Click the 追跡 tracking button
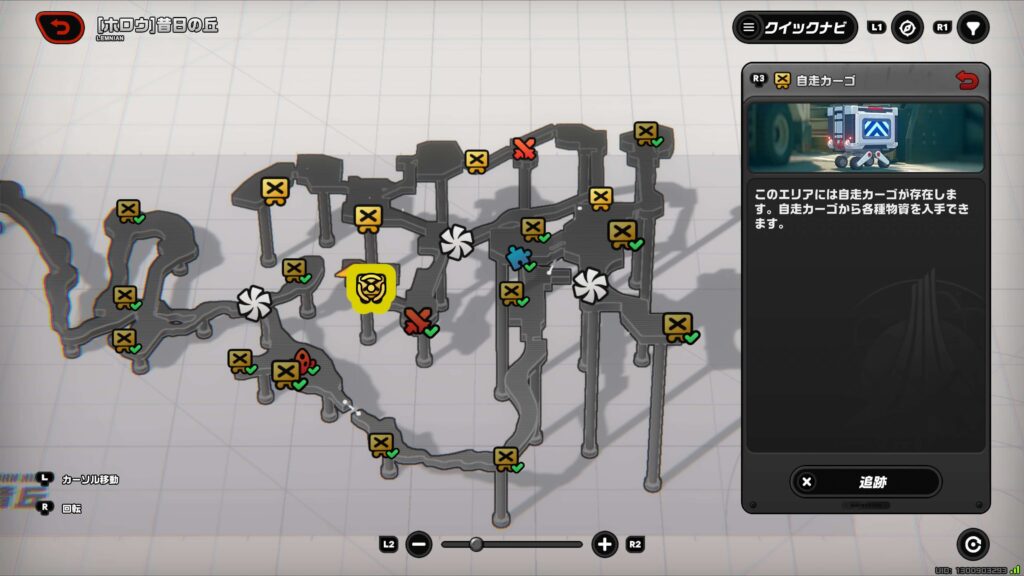Image resolution: width=1024 pixels, height=576 pixels. tap(865, 481)
